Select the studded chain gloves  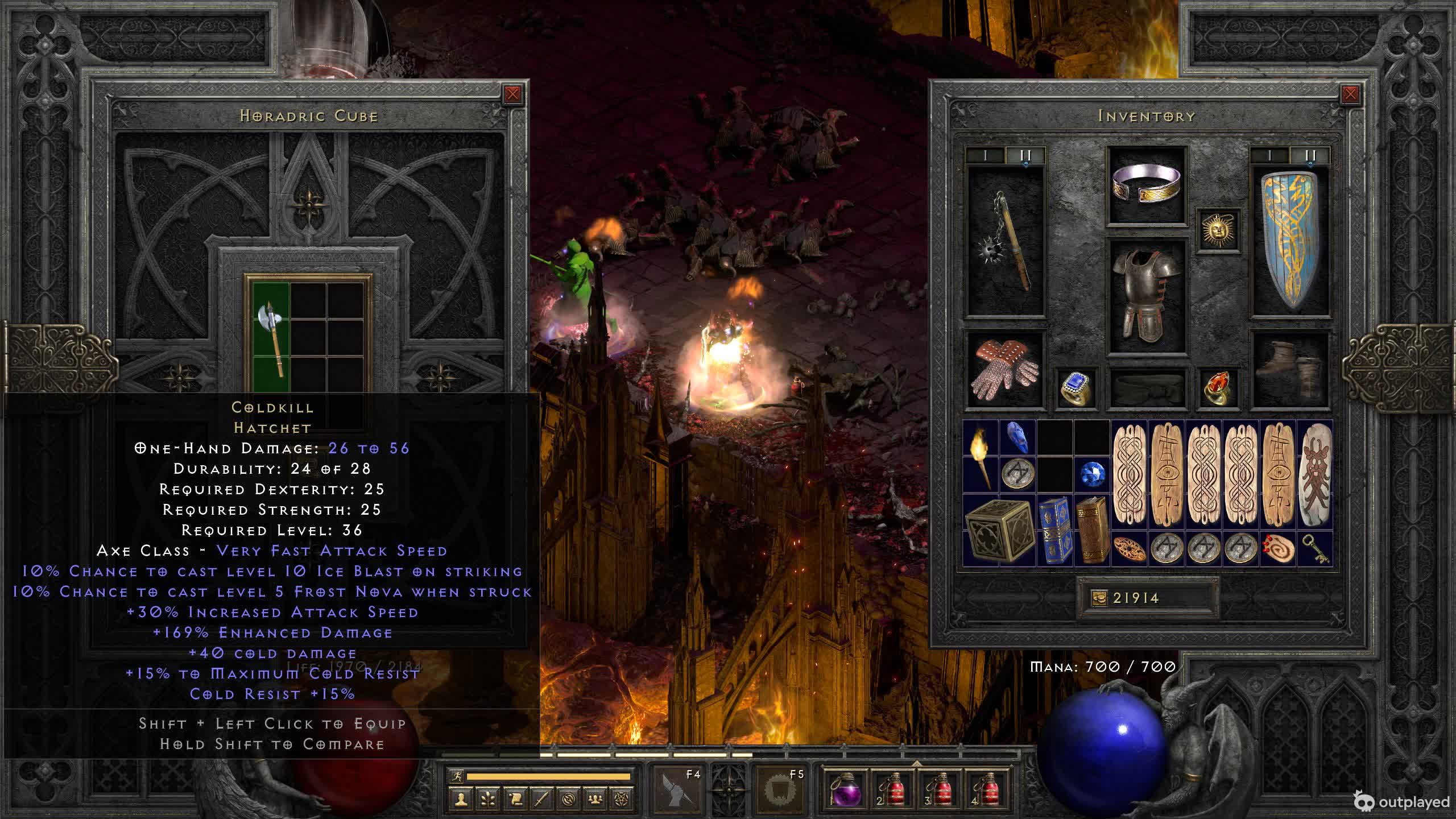tap(1005, 370)
